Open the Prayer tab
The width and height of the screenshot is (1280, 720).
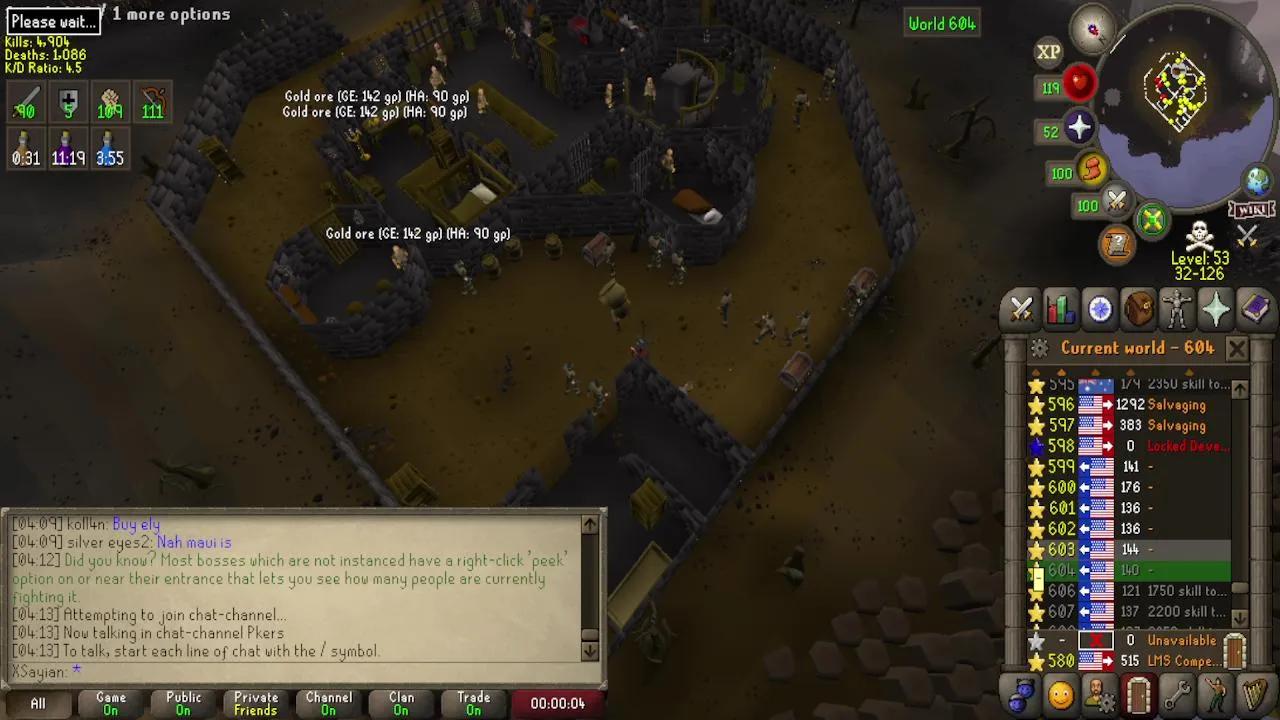[1216, 310]
